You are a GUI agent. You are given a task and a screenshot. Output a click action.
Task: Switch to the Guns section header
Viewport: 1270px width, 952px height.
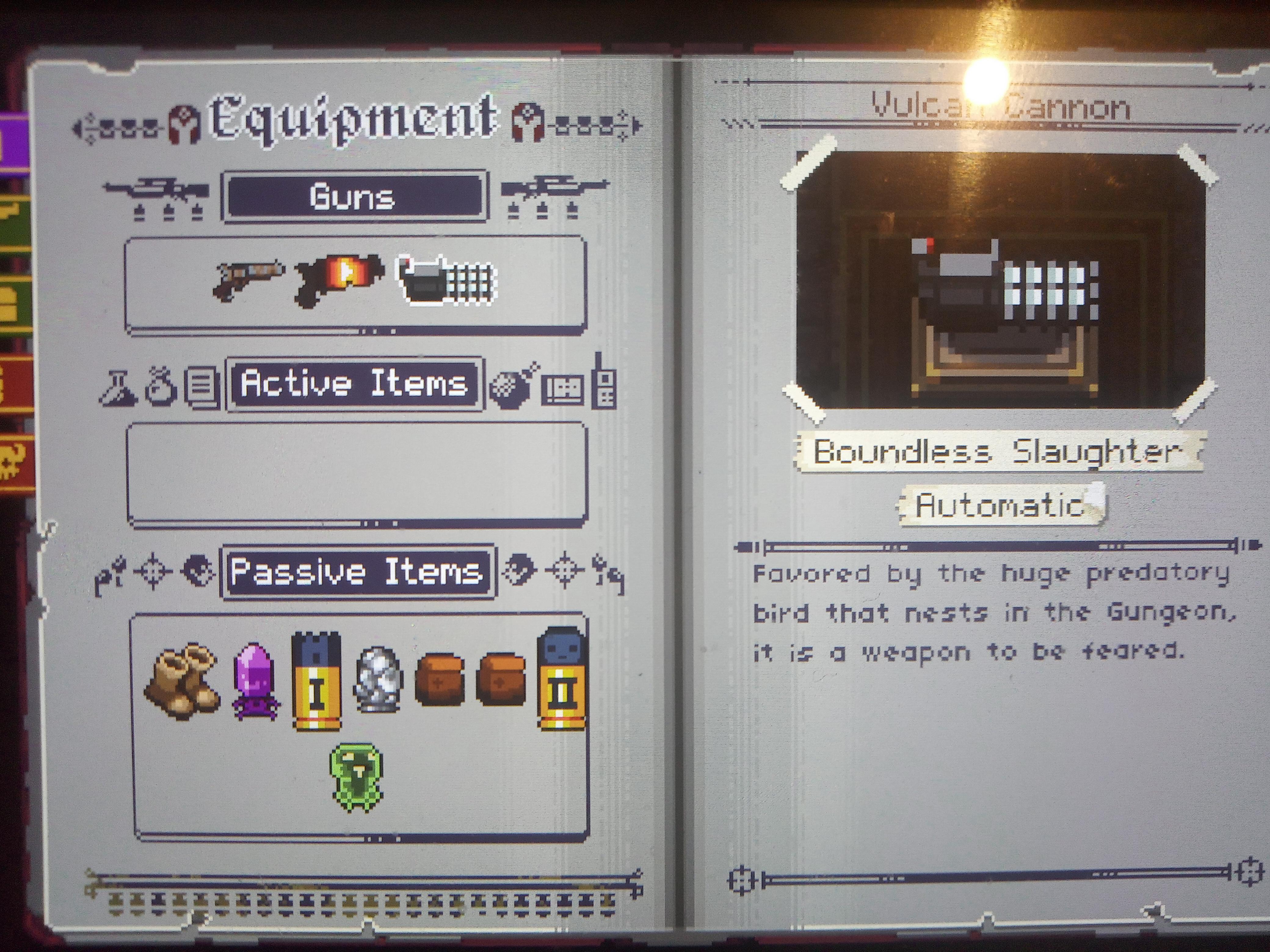click(x=352, y=195)
